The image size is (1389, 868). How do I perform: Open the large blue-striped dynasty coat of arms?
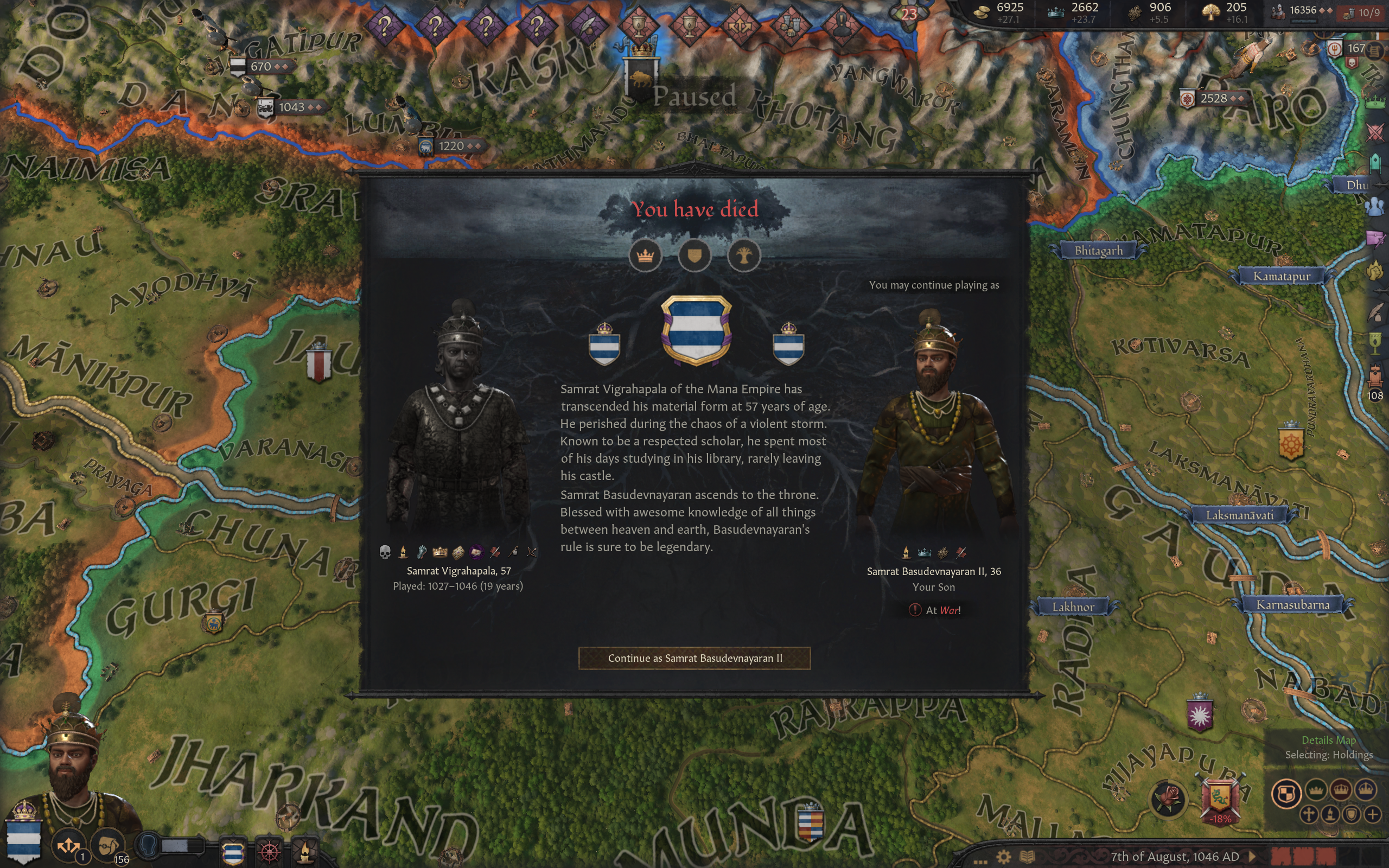point(696,330)
